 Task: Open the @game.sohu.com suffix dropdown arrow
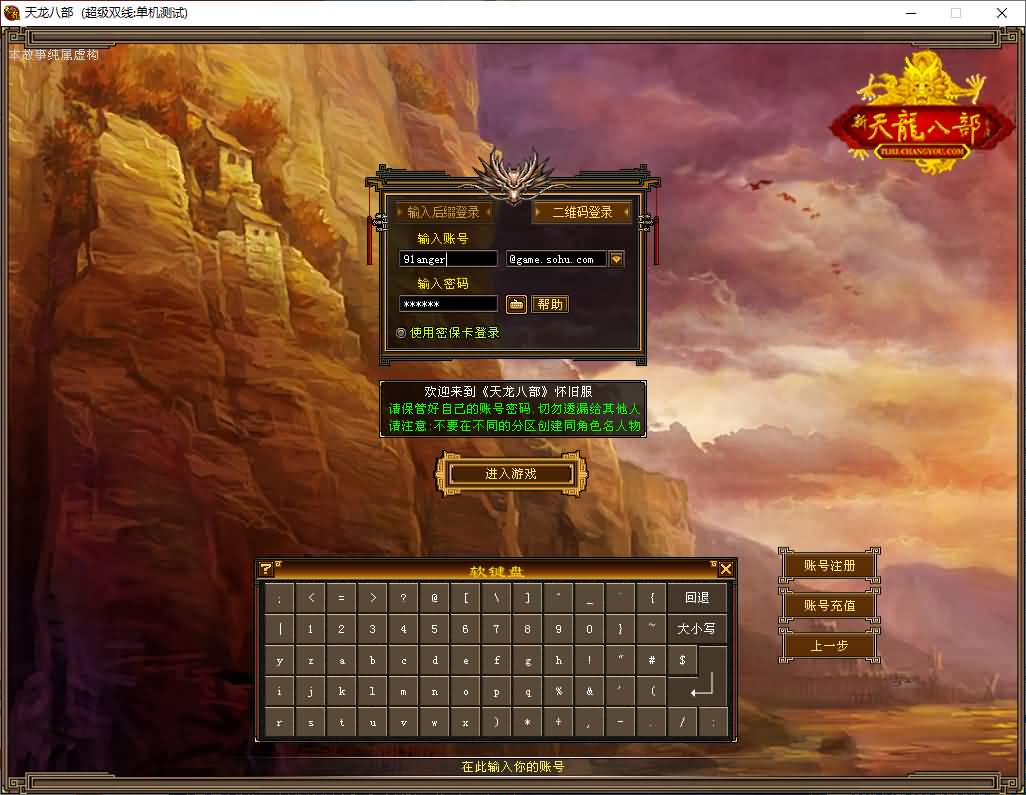click(616, 259)
